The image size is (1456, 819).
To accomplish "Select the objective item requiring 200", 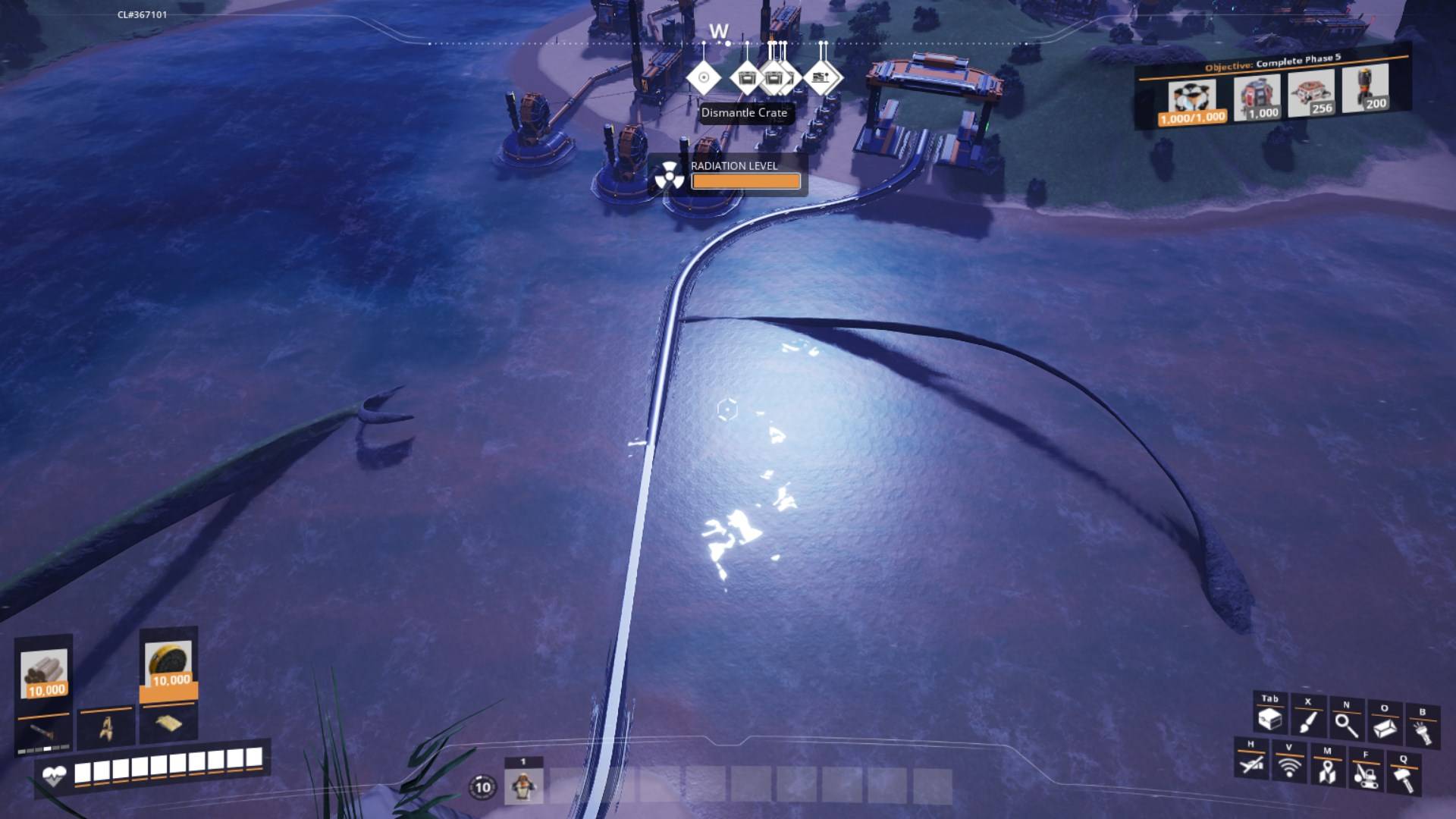I will (x=1365, y=89).
